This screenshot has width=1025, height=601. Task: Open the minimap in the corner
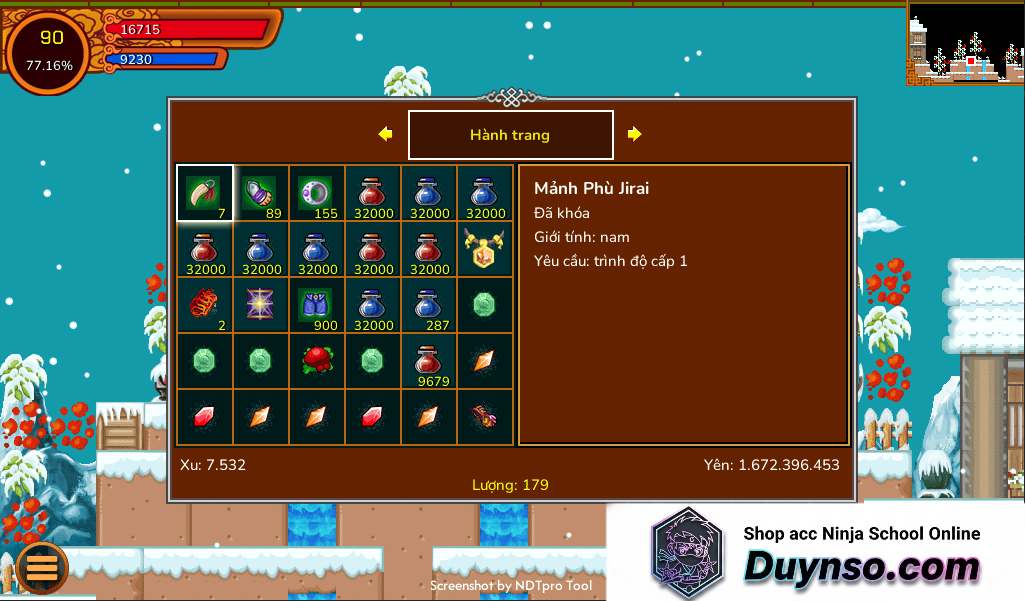[x=965, y=42]
